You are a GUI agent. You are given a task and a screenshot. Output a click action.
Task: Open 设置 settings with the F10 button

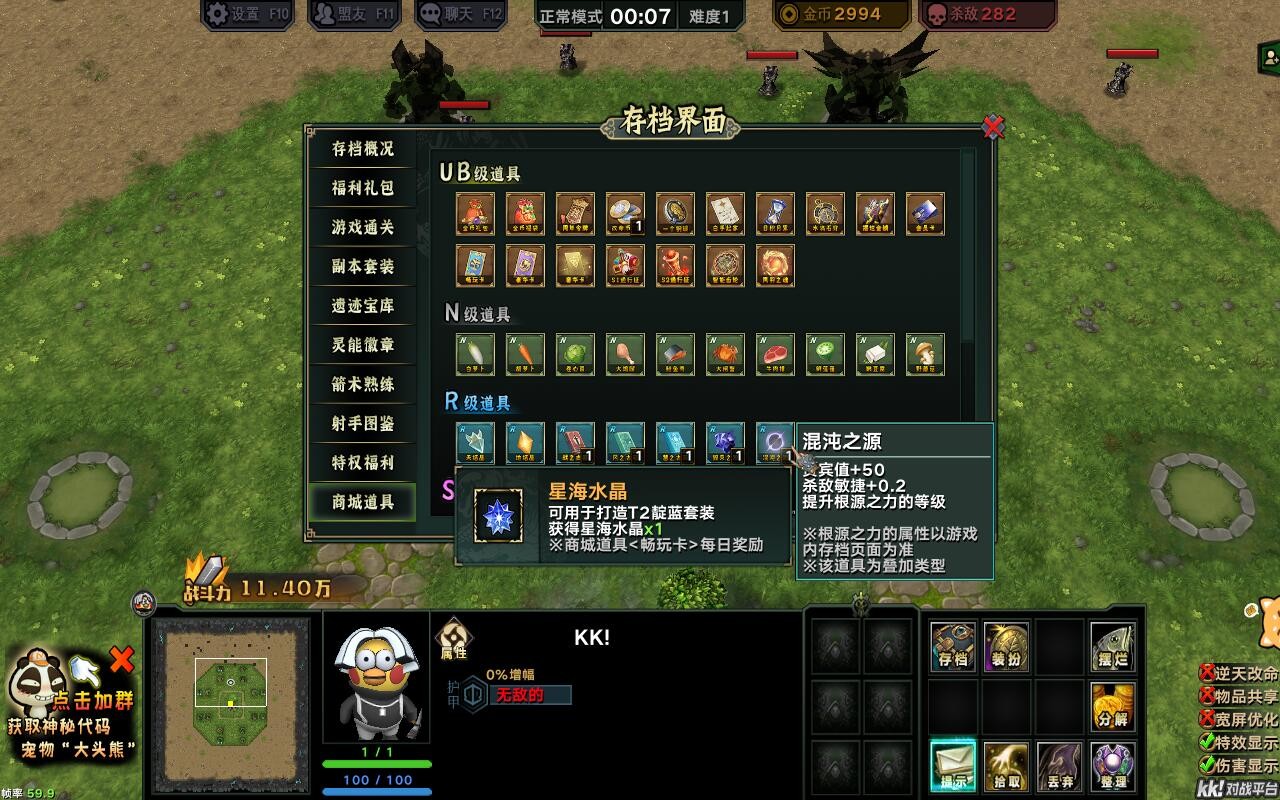246,13
